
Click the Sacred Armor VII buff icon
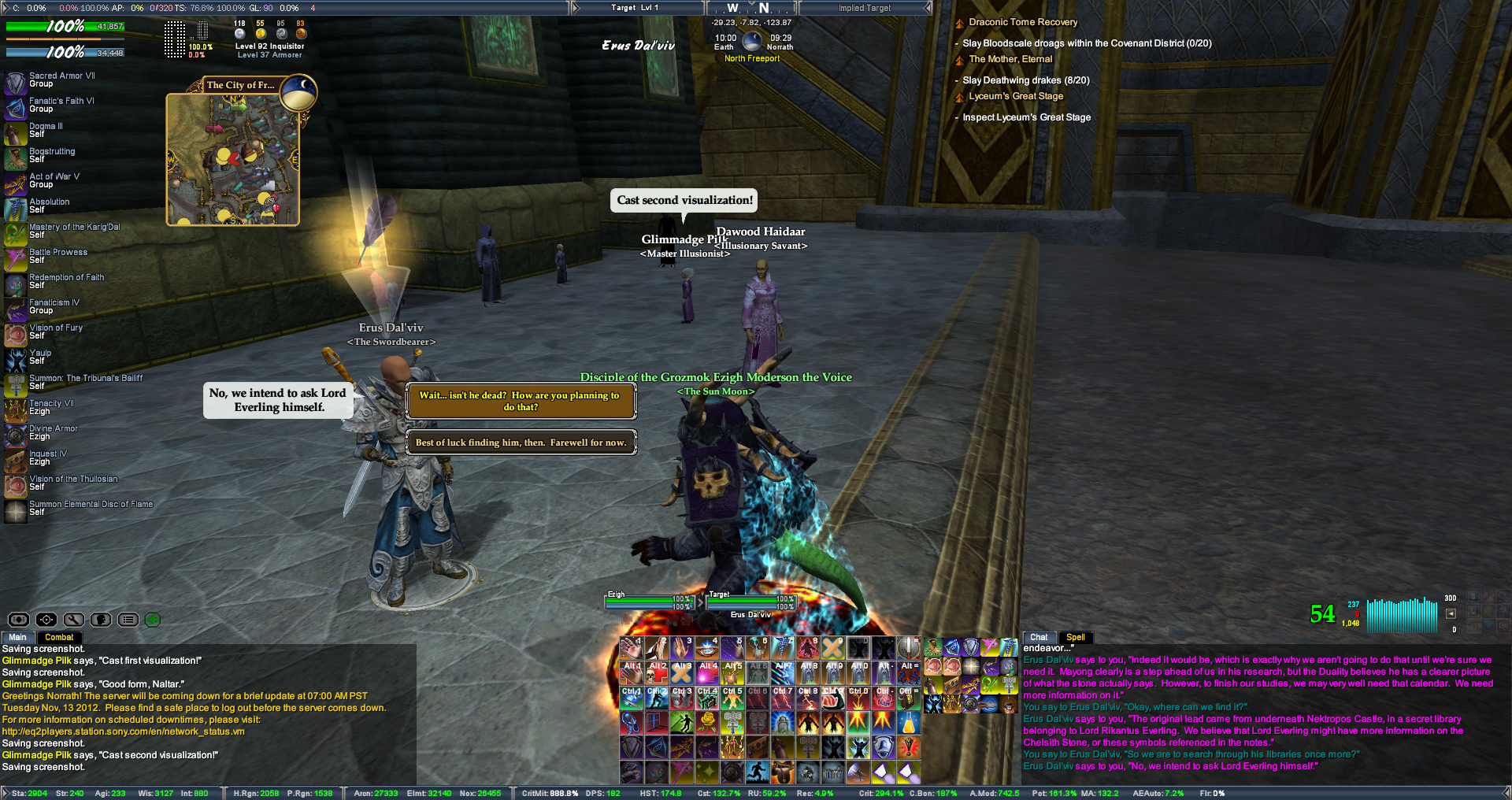[x=16, y=80]
